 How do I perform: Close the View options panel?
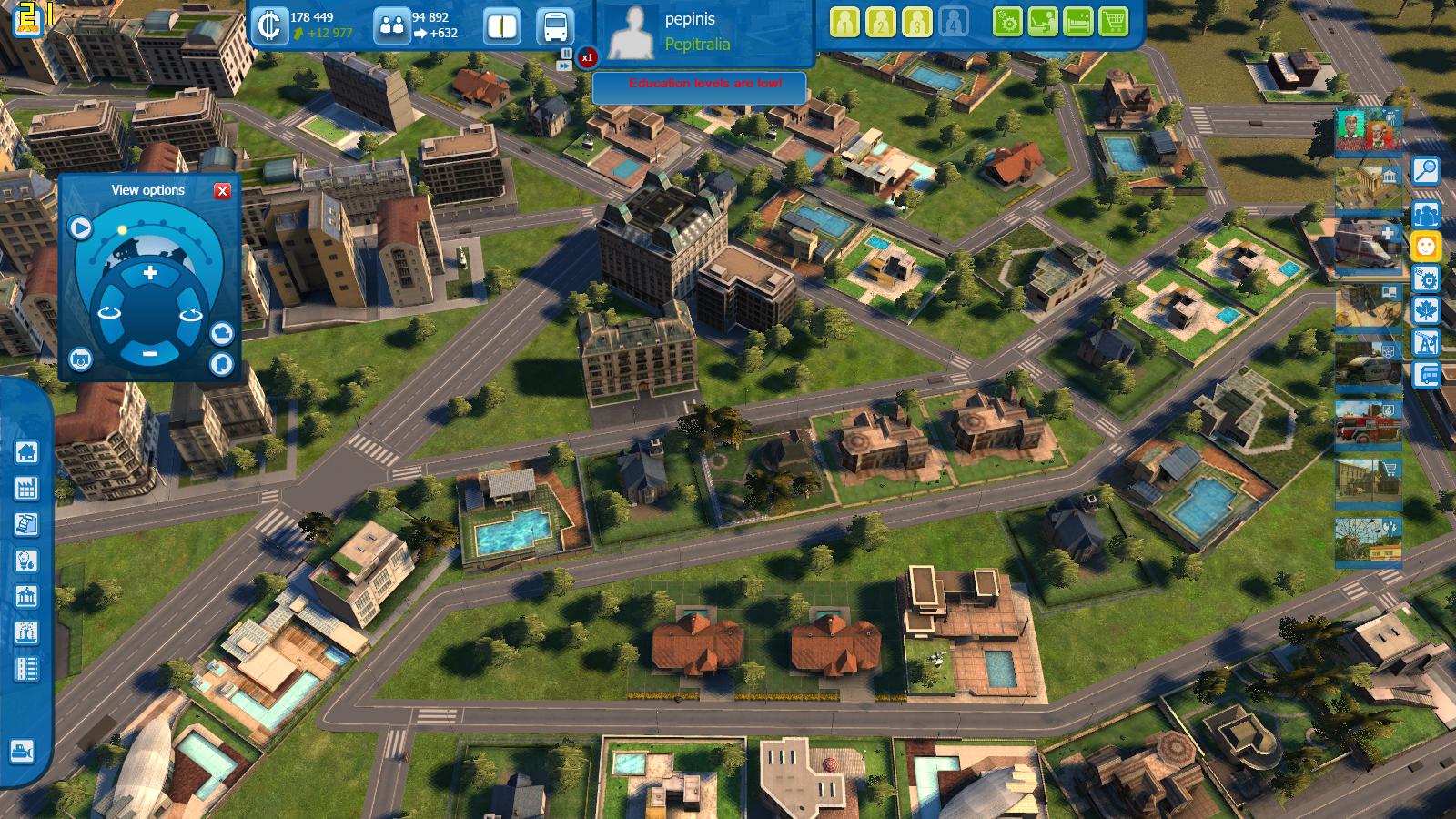click(222, 191)
